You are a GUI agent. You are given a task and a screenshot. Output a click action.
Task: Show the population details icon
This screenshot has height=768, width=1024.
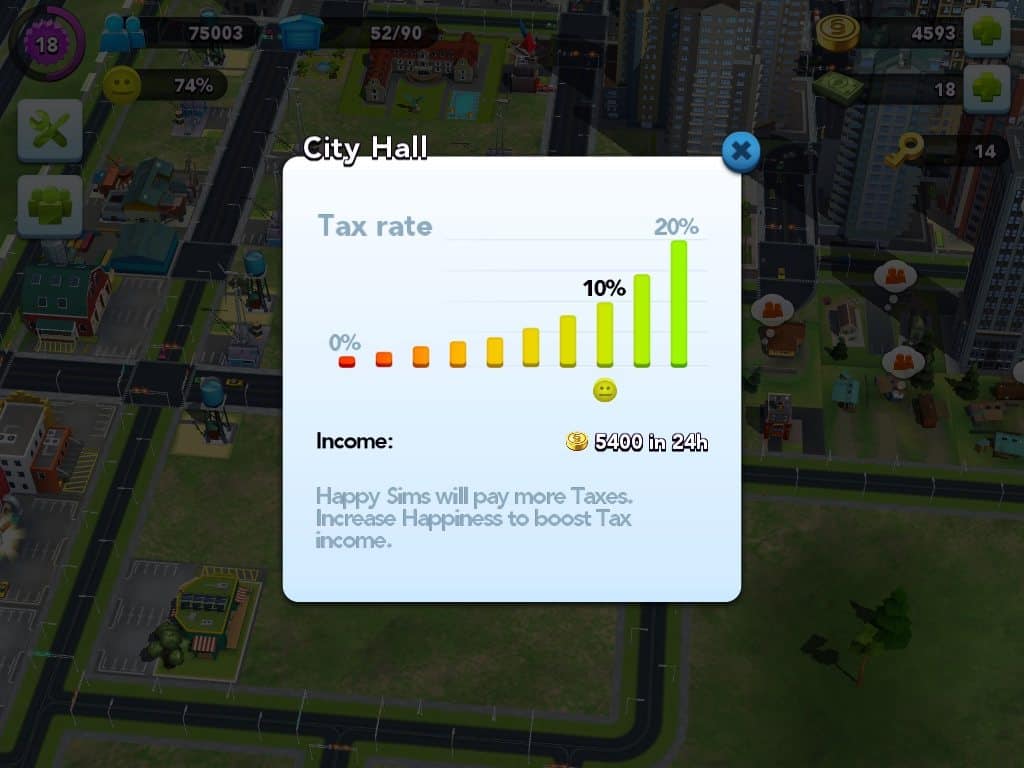click(x=121, y=32)
